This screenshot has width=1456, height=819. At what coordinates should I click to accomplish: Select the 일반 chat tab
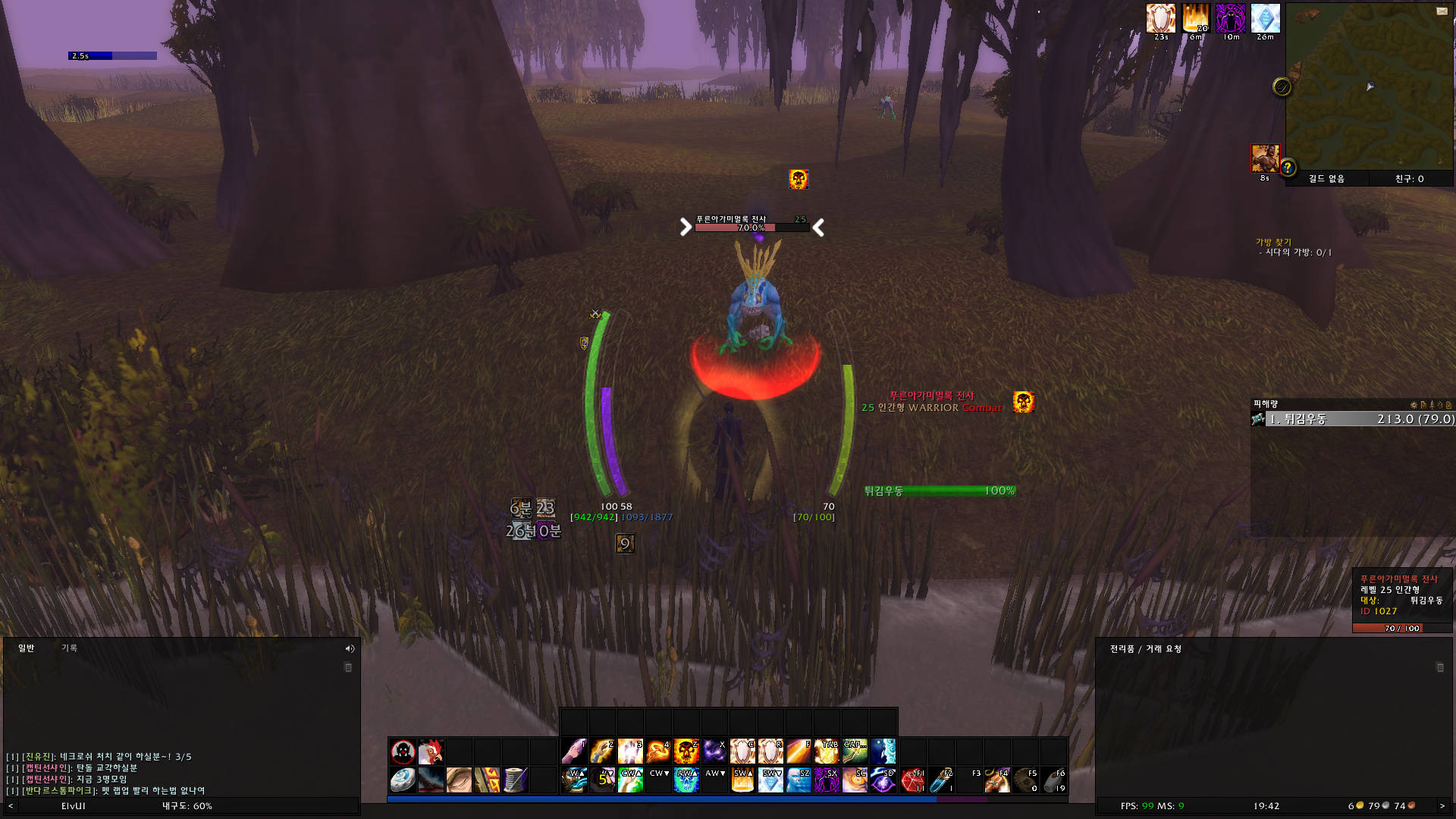27,648
